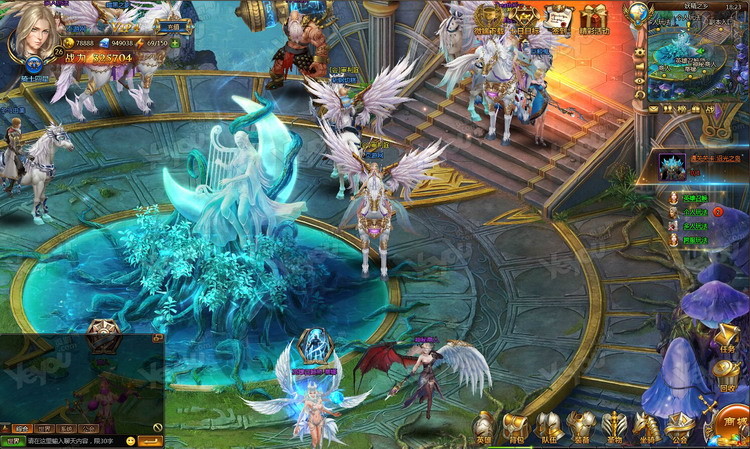Open the 装备 equipment panel
750x449 pixels.
(x=581, y=425)
